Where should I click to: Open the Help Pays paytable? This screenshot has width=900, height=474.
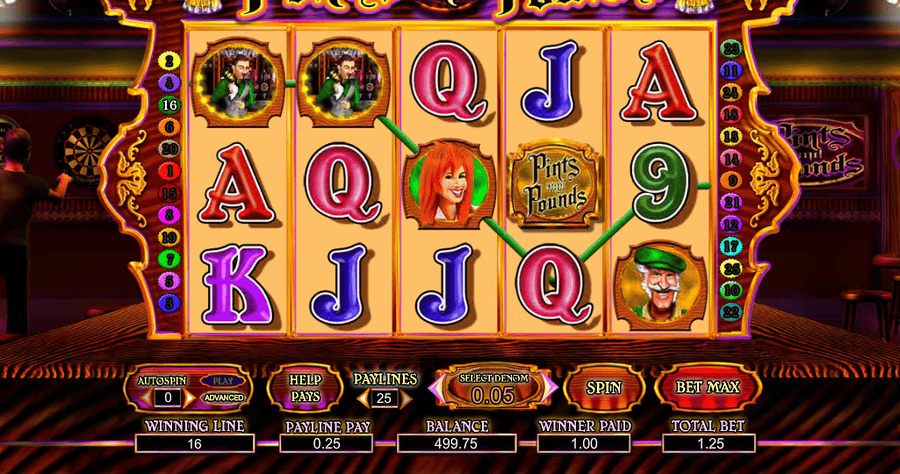click(304, 388)
